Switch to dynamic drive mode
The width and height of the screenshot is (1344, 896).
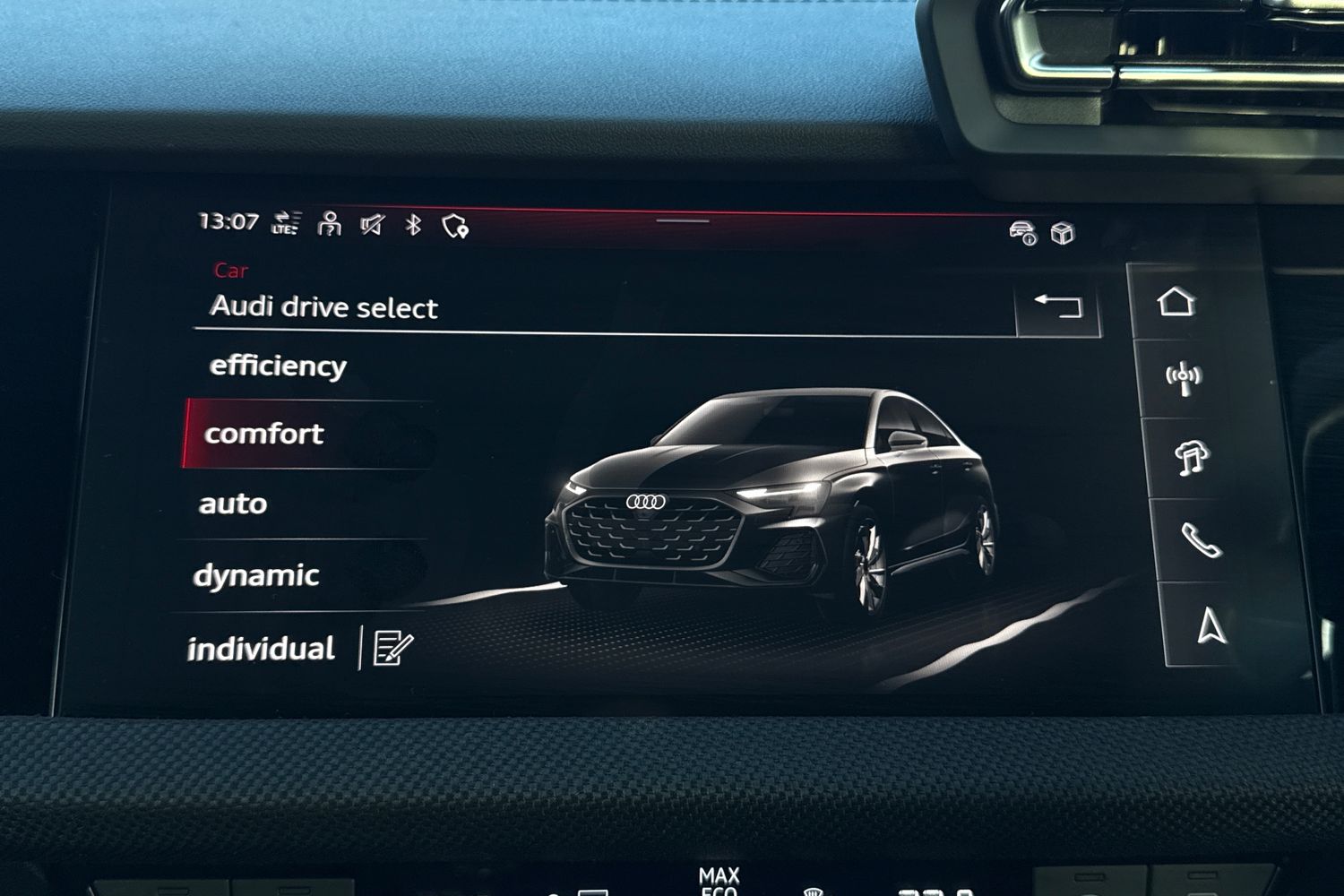click(x=256, y=574)
